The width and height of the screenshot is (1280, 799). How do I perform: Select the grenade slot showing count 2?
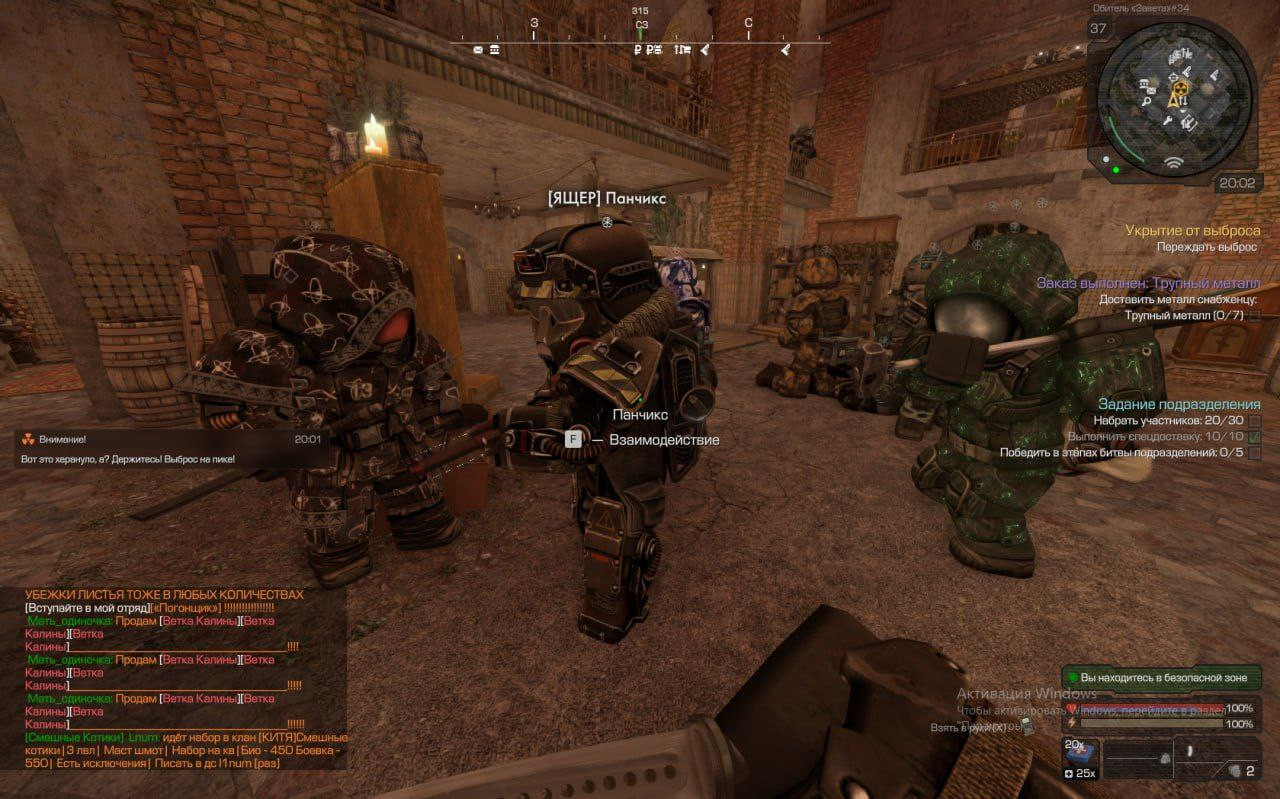1241,770
